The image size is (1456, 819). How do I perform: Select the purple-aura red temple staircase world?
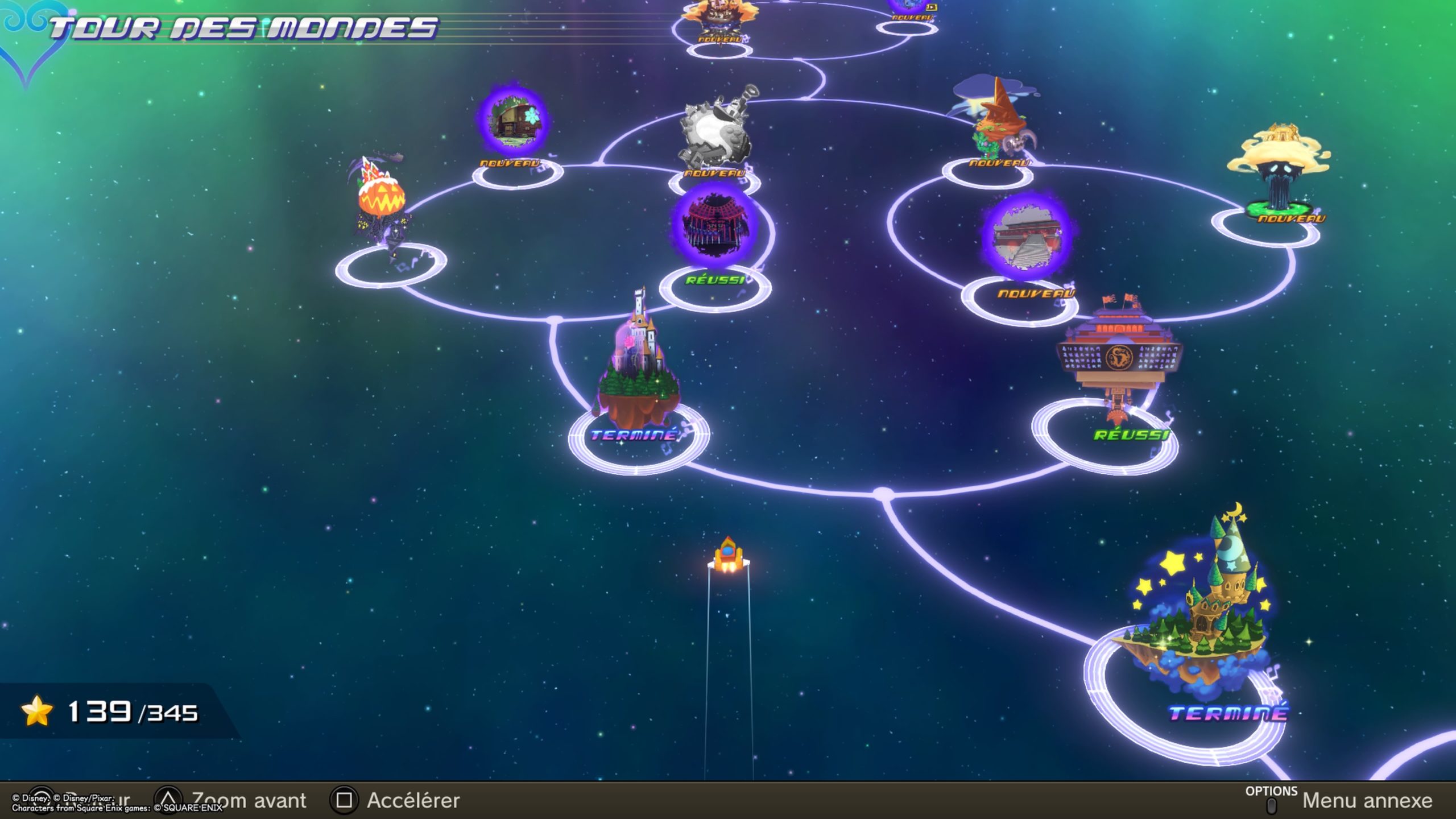coord(1027,237)
